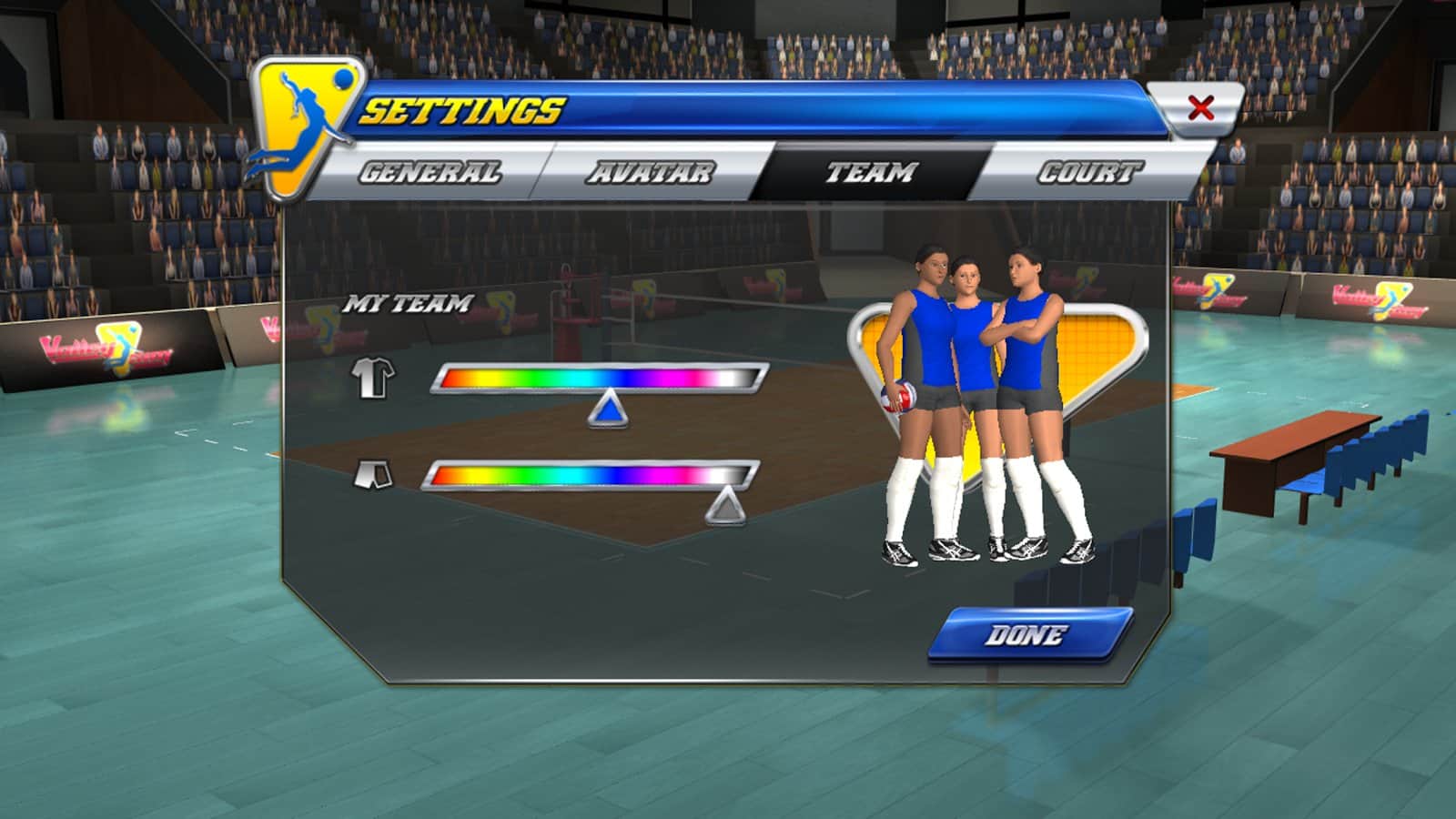Click the shirt color rainbow slider bar
1456x819 pixels.
[599, 378]
